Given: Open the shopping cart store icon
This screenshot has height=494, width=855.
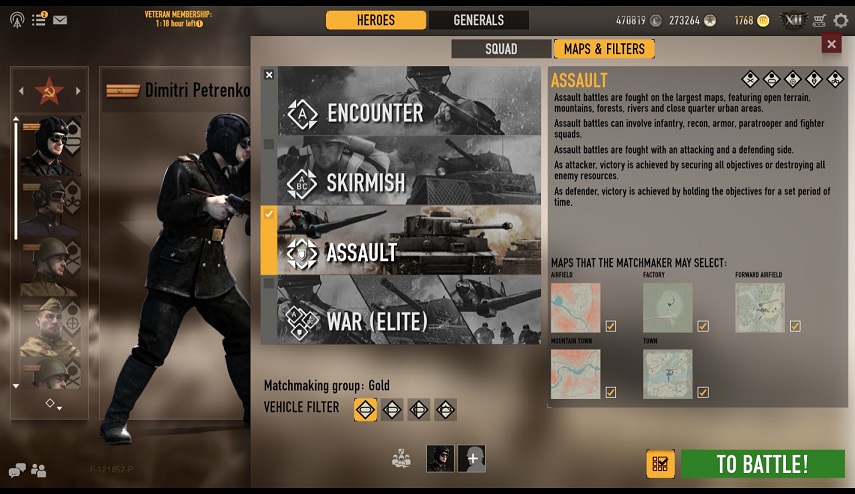Looking at the screenshot, I should coord(820,20).
